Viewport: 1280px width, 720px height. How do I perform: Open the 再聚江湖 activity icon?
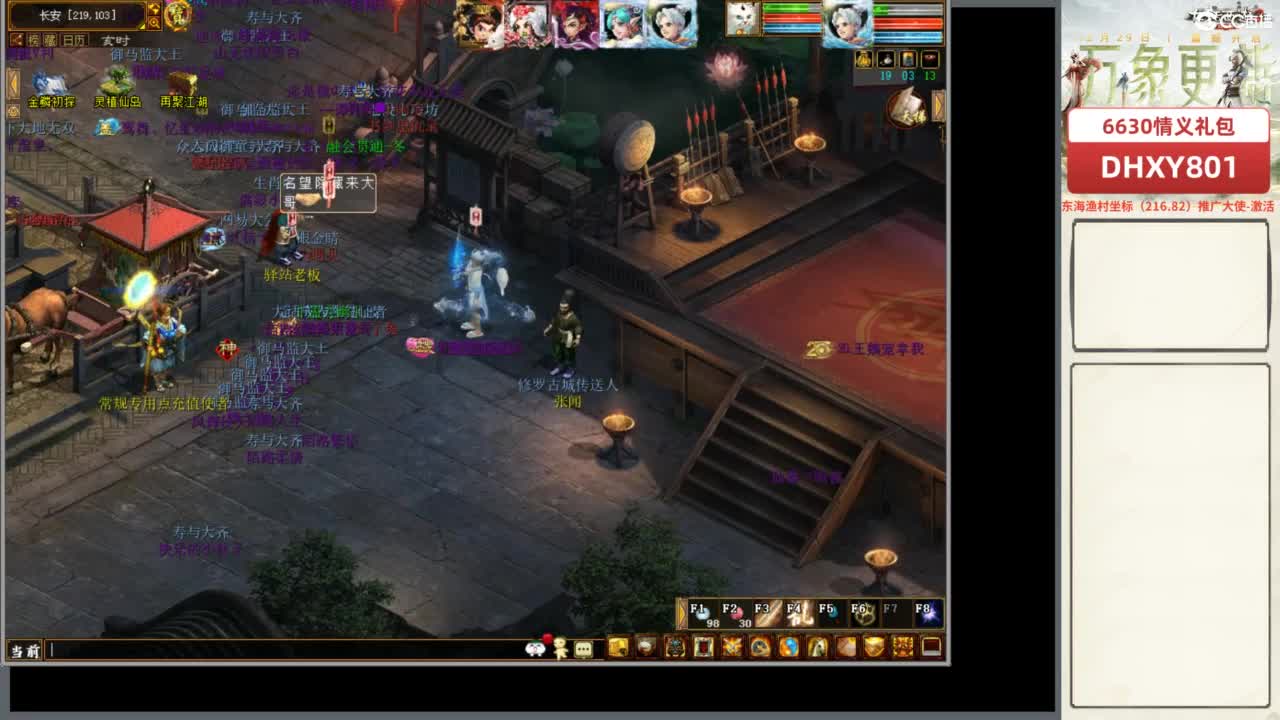[x=182, y=82]
